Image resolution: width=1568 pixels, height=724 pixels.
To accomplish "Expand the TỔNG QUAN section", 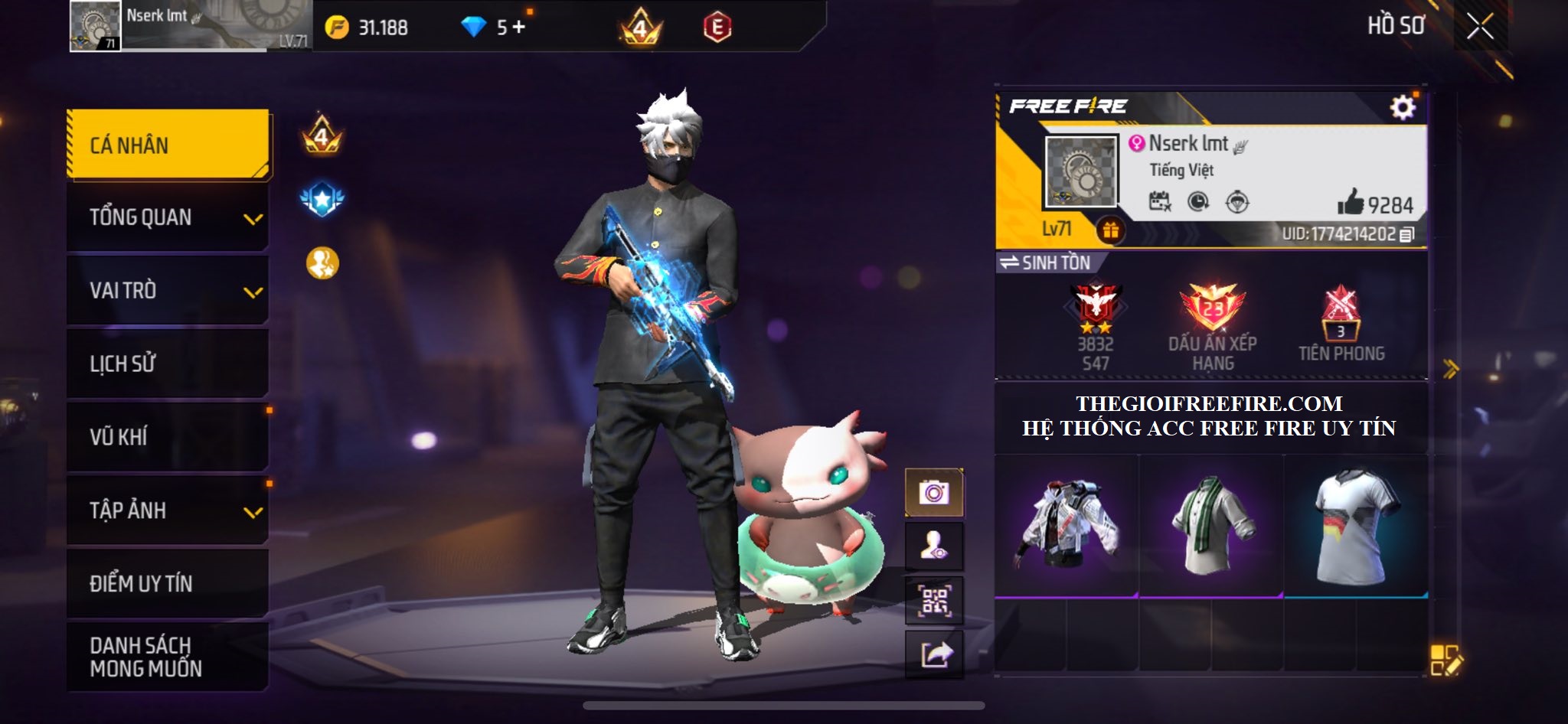I will tap(168, 217).
